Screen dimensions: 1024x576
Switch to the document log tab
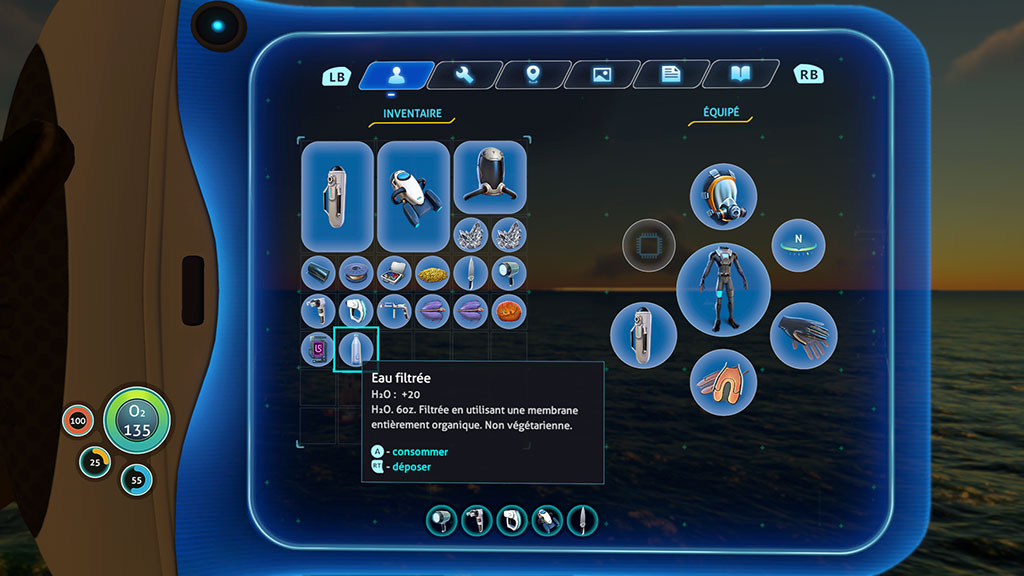(671, 75)
